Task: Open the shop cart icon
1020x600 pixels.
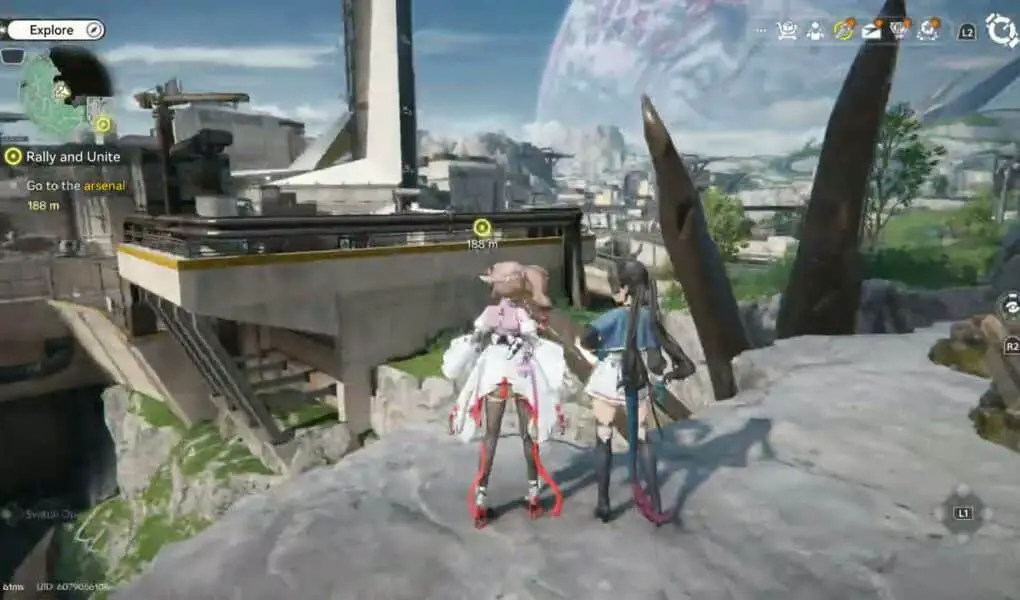Action: point(788,31)
